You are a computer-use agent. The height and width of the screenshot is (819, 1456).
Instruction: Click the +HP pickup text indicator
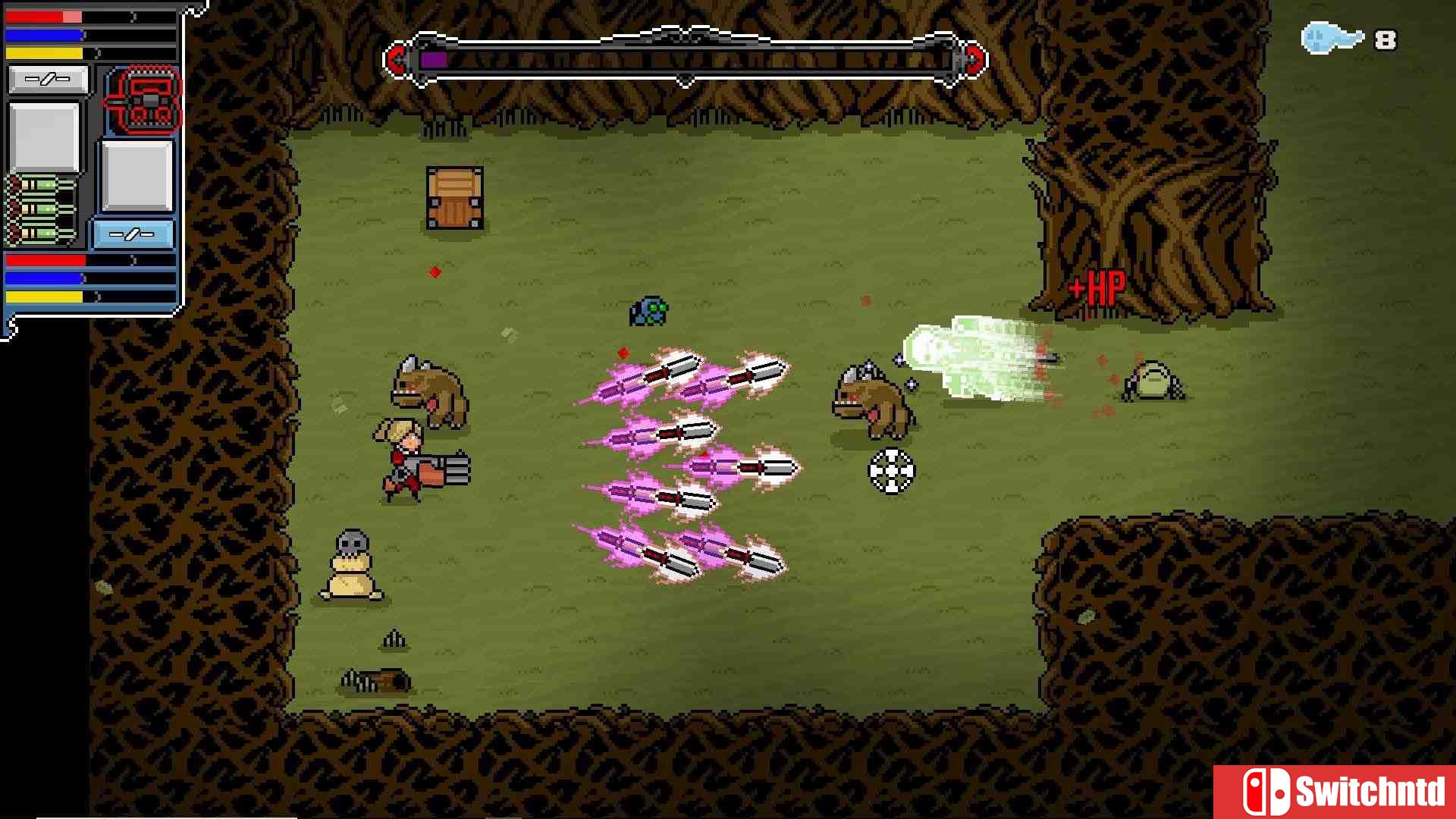click(x=1097, y=287)
